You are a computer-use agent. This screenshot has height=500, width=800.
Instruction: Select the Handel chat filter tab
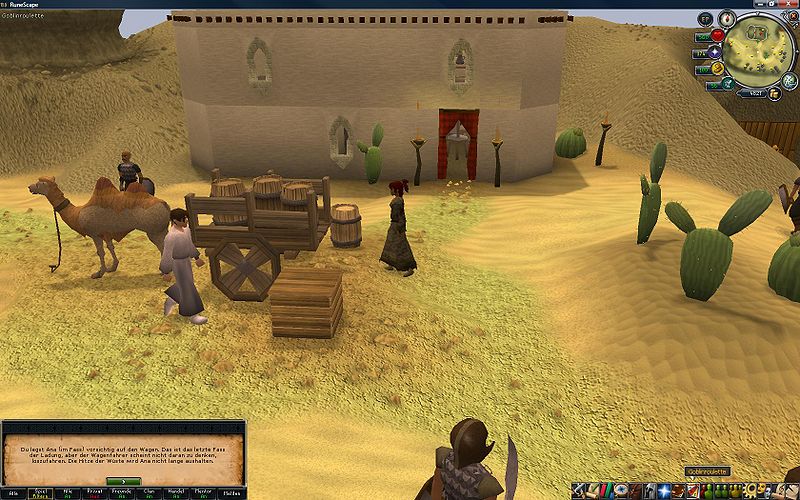pos(176,493)
